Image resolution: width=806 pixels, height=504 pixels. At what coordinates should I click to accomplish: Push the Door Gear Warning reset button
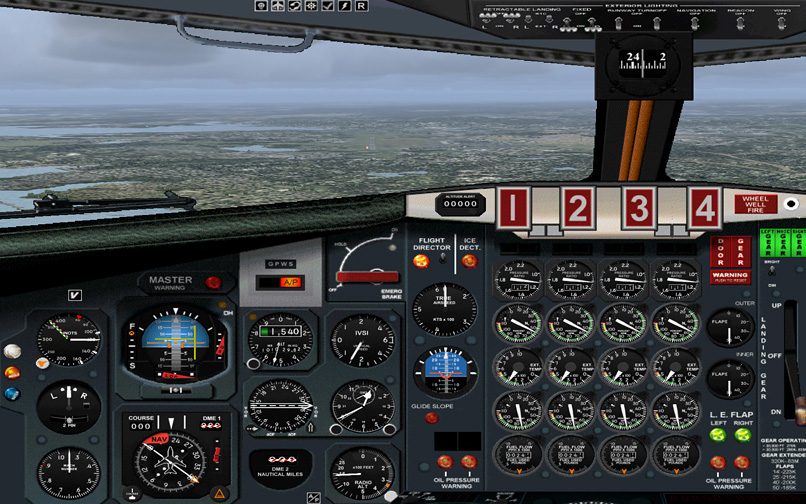pos(730,275)
